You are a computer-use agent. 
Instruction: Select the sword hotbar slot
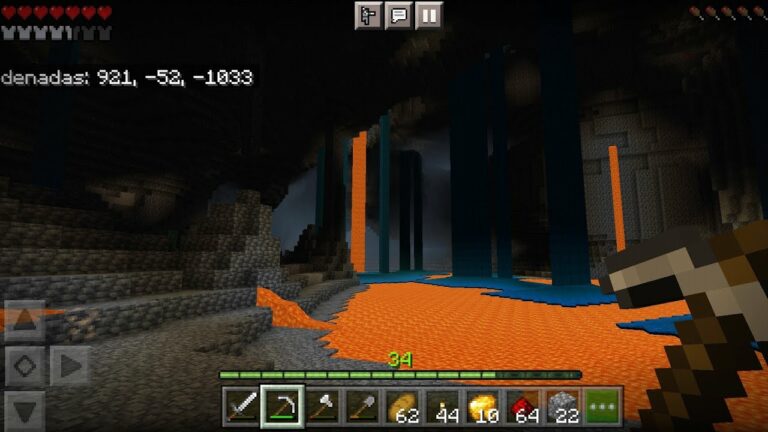coord(241,406)
